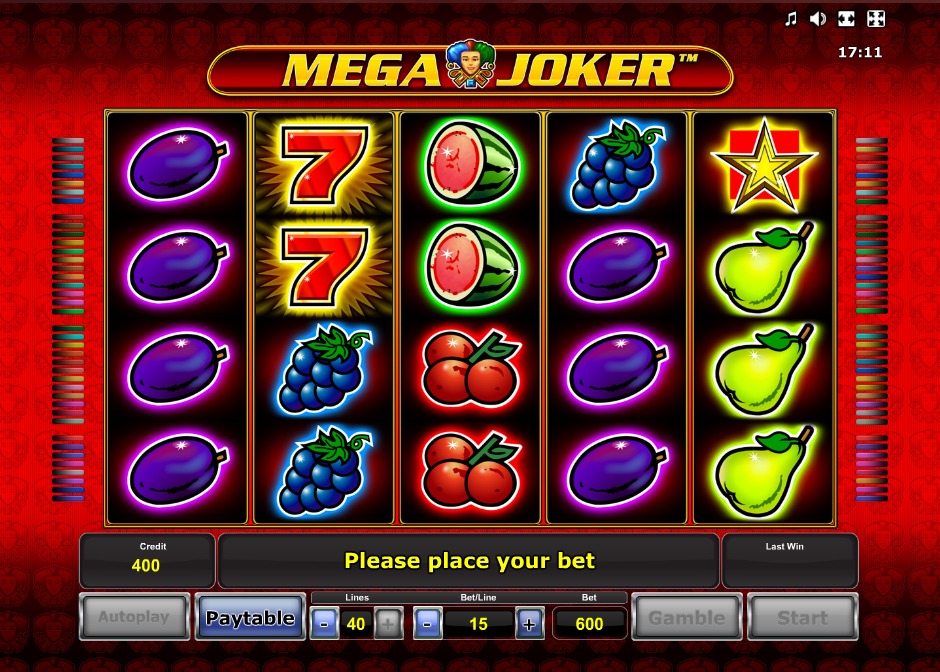Click the Autoplay button
Viewport: 940px width, 672px height.
point(133,618)
